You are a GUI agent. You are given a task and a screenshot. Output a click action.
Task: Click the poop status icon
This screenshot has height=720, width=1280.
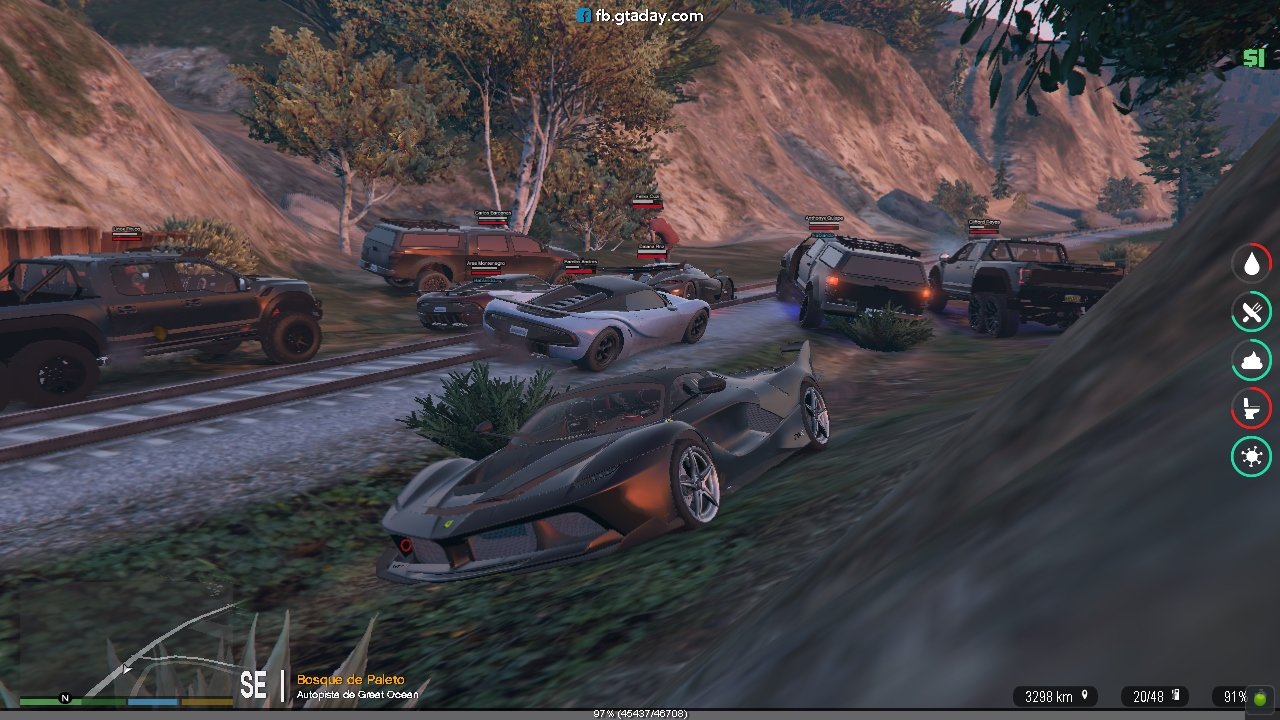tap(1251, 360)
